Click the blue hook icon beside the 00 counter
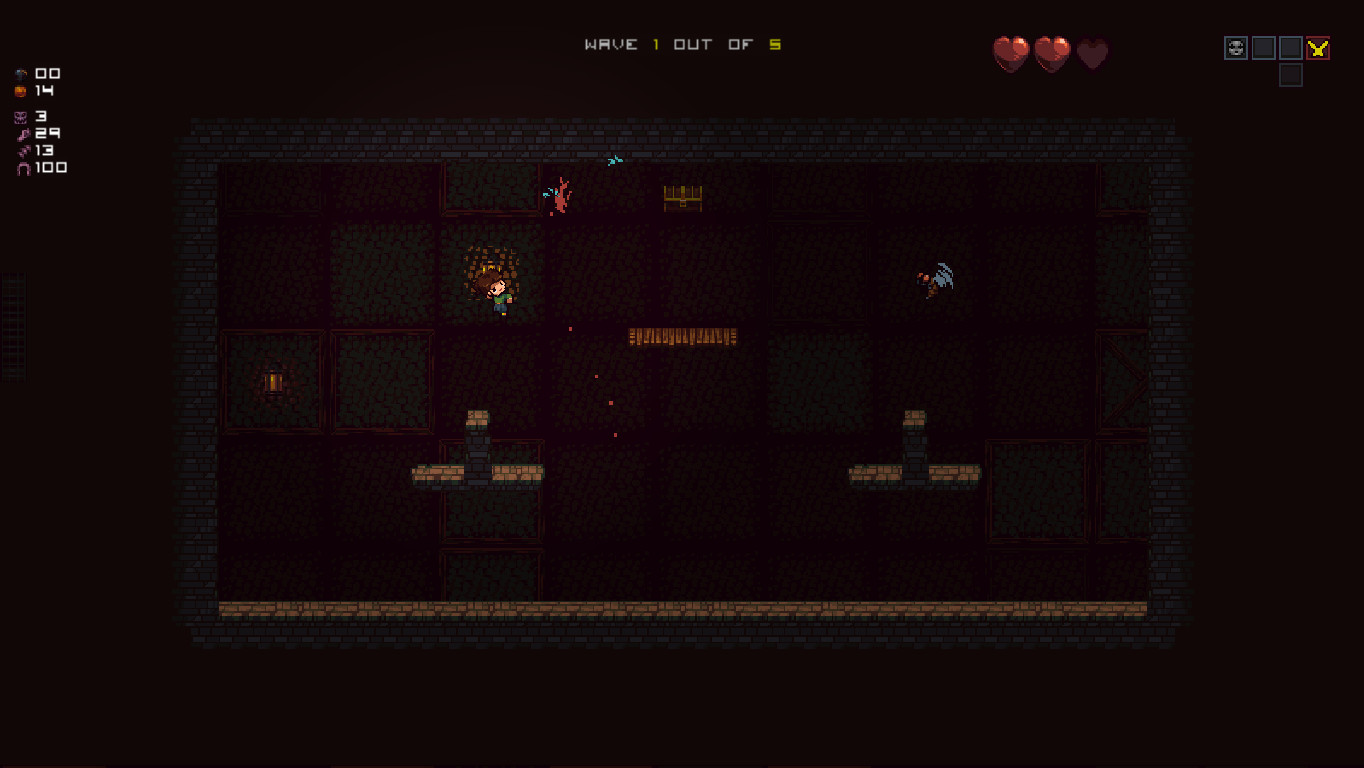The image size is (1364, 768). (22, 73)
